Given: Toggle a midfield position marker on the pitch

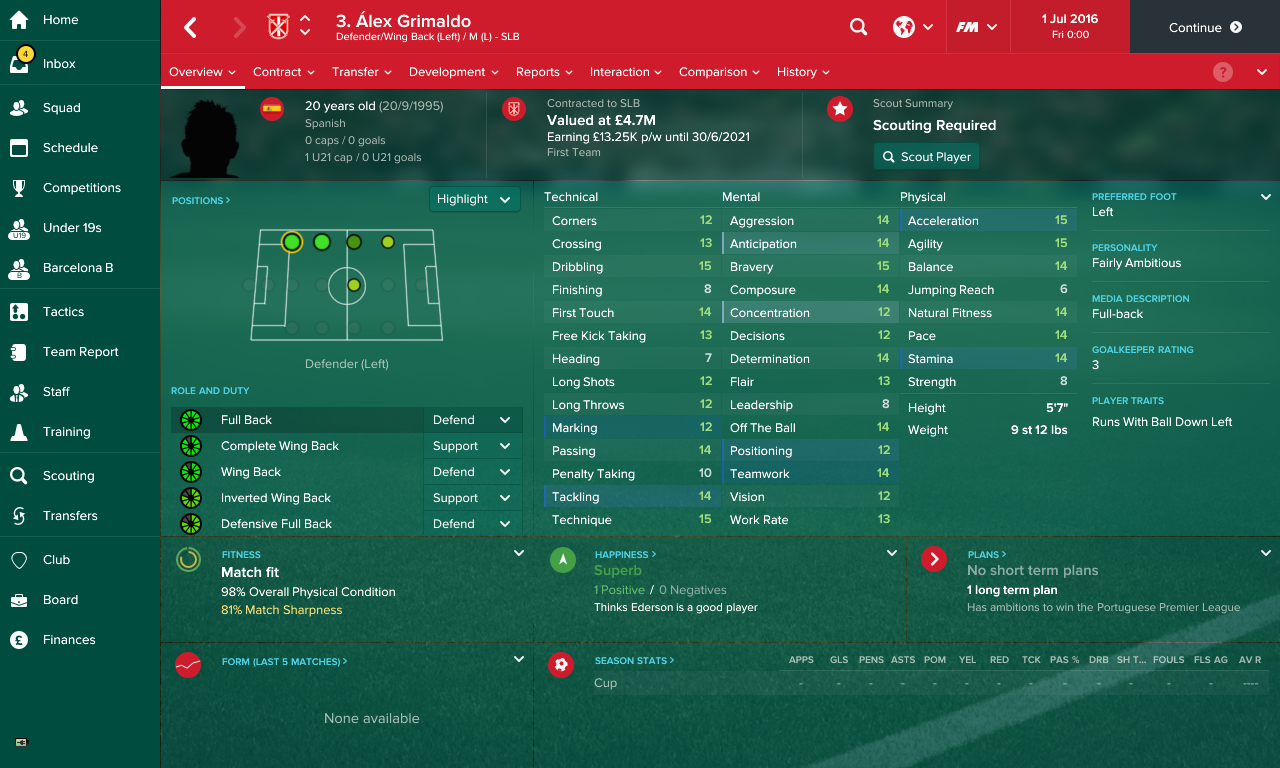Looking at the screenshot, I should click(x=352, y=285).
